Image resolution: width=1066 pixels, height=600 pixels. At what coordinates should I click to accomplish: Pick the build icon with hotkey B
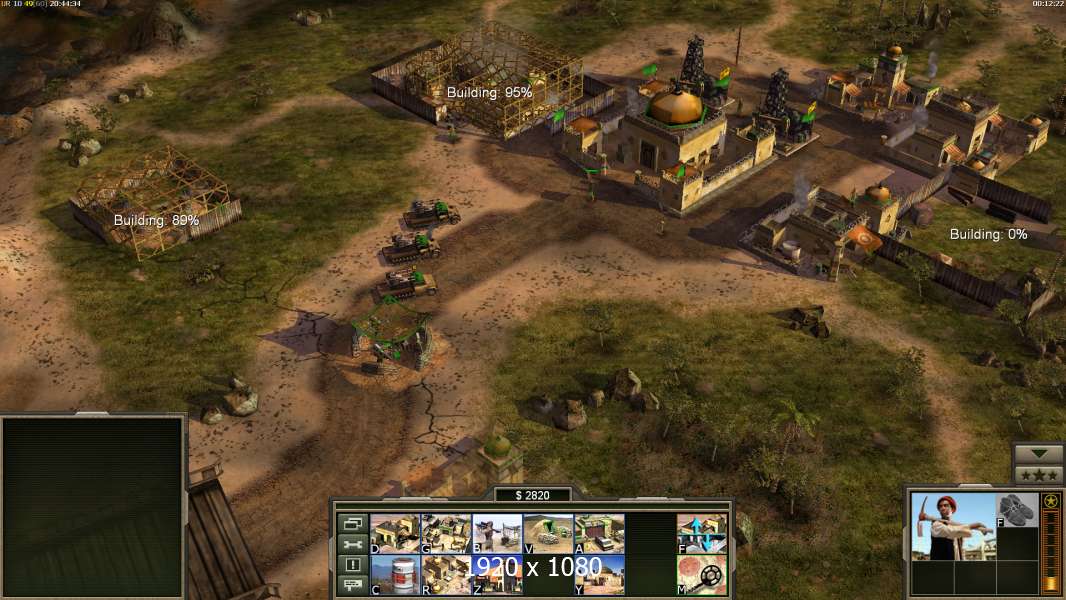[497, 533]
